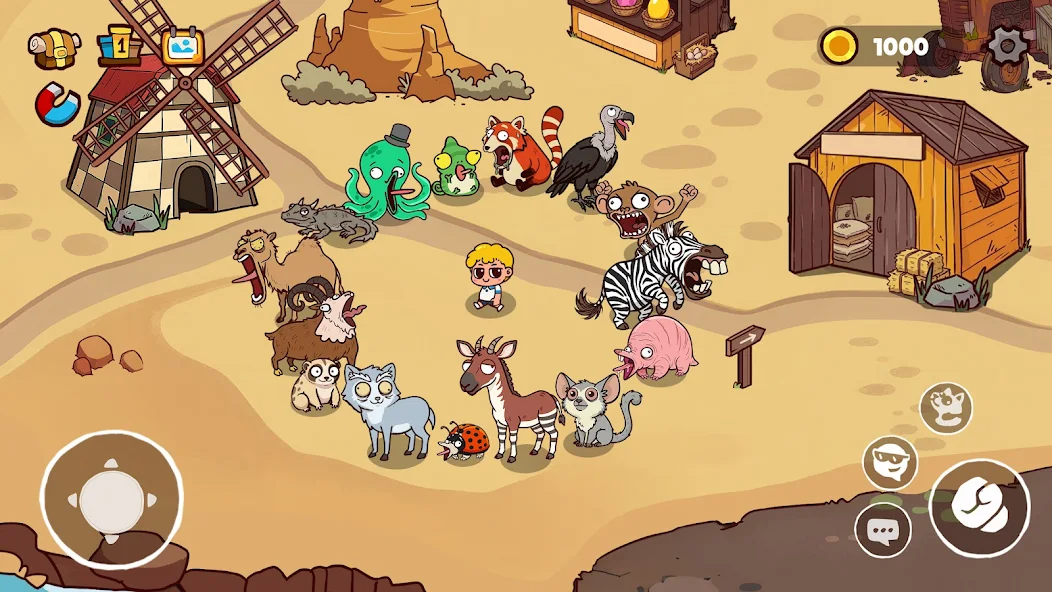Tap the cat pet action button
The height and width of the screenshot is (592, 1052).
click(946, 408)
